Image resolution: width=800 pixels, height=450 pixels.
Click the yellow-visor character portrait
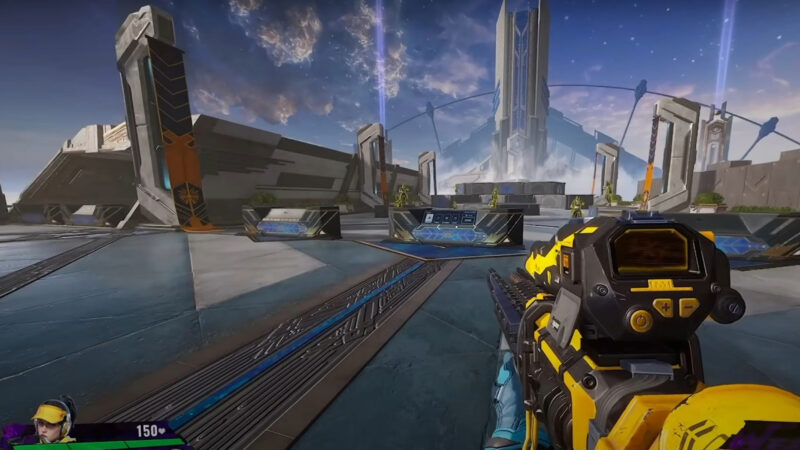pos(51,423)
